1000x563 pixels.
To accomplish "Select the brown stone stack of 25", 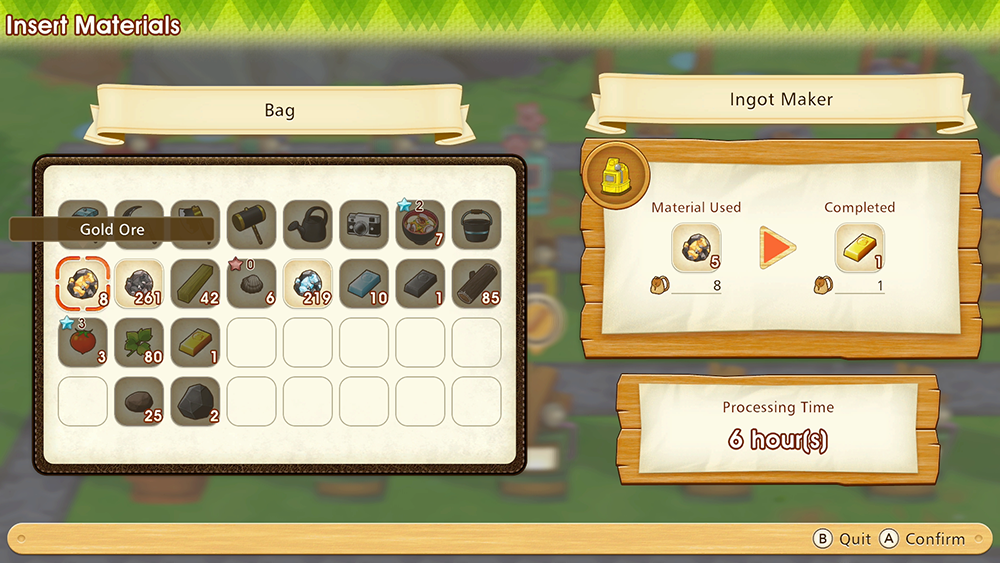I will [139, 400].
